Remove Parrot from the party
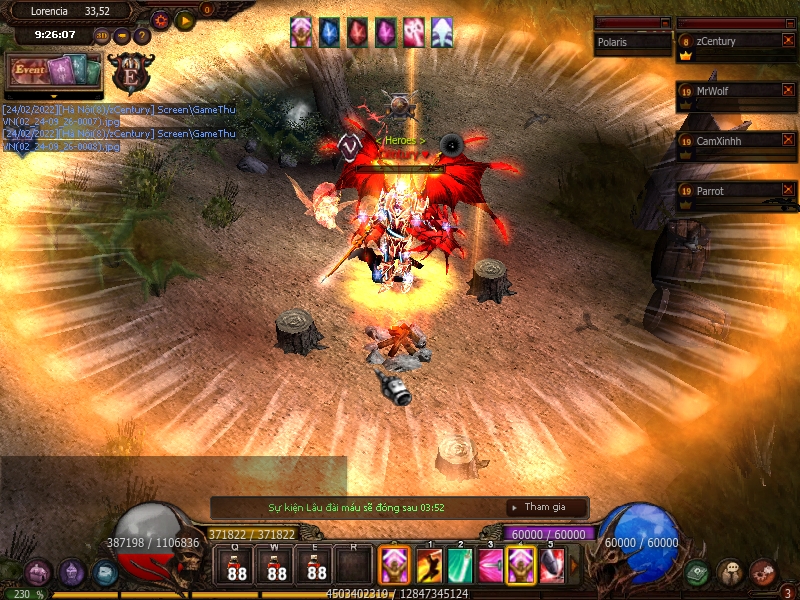This screenshot has height=600, width=800. [788, 190]
